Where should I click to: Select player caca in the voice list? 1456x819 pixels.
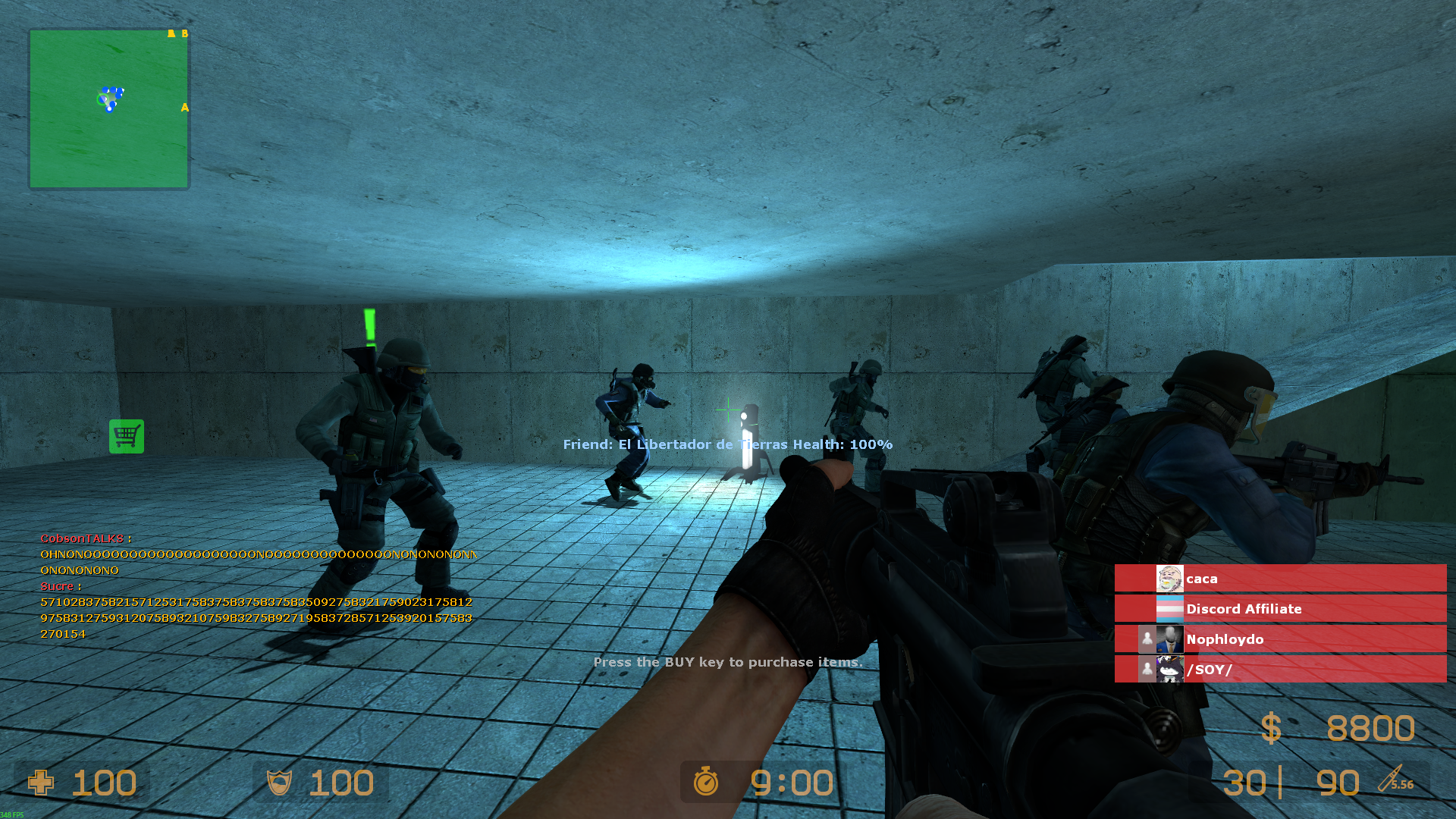click(x=1279, y=579)
